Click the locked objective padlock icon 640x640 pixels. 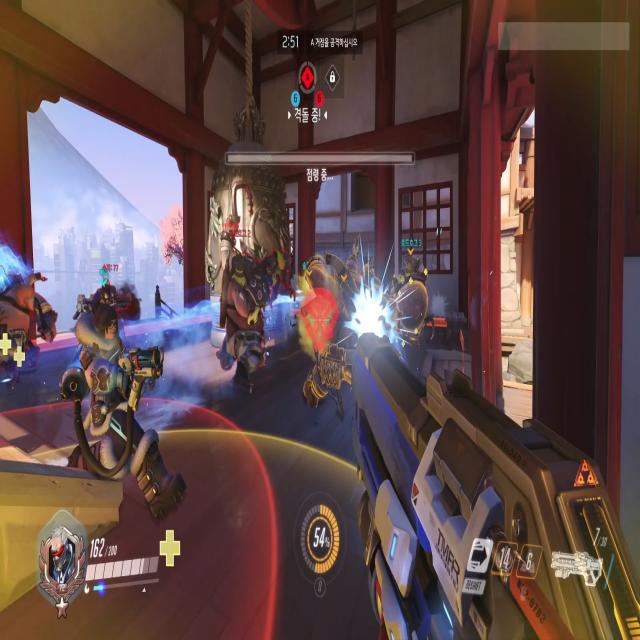tap(333, 75)
